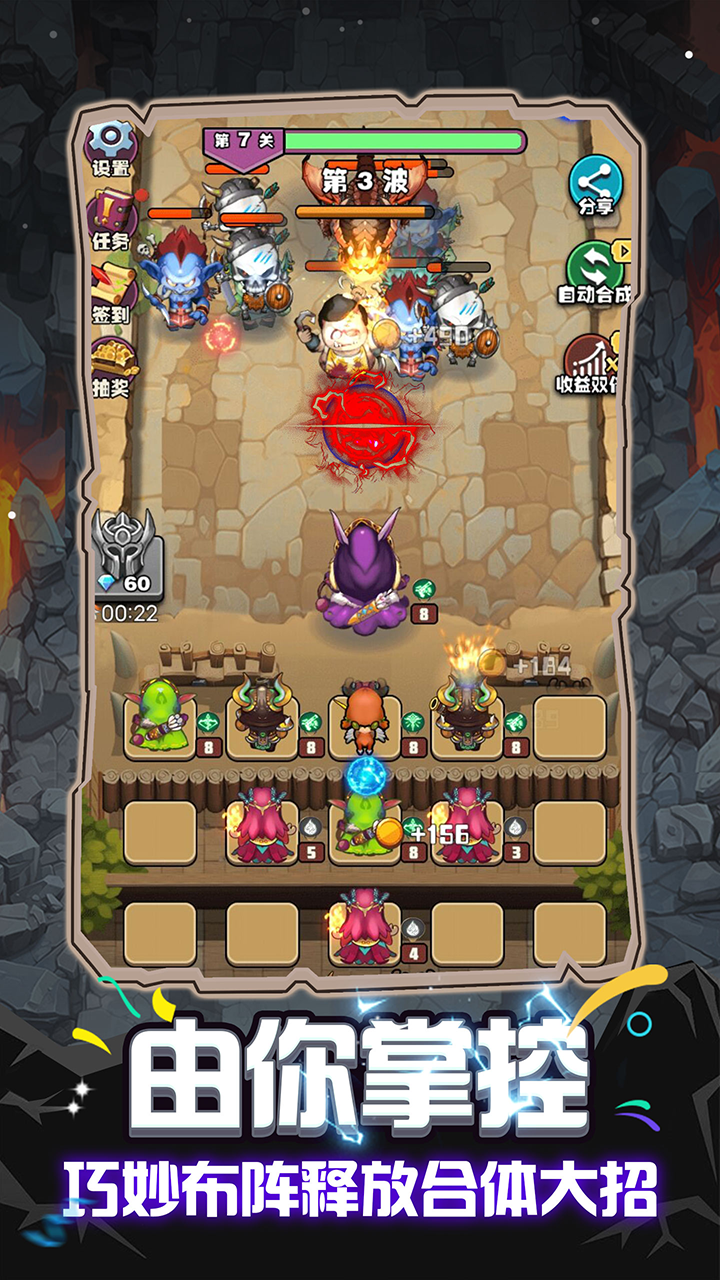
Task: Open the 设置 settings gear
Action: pos(111,146)
